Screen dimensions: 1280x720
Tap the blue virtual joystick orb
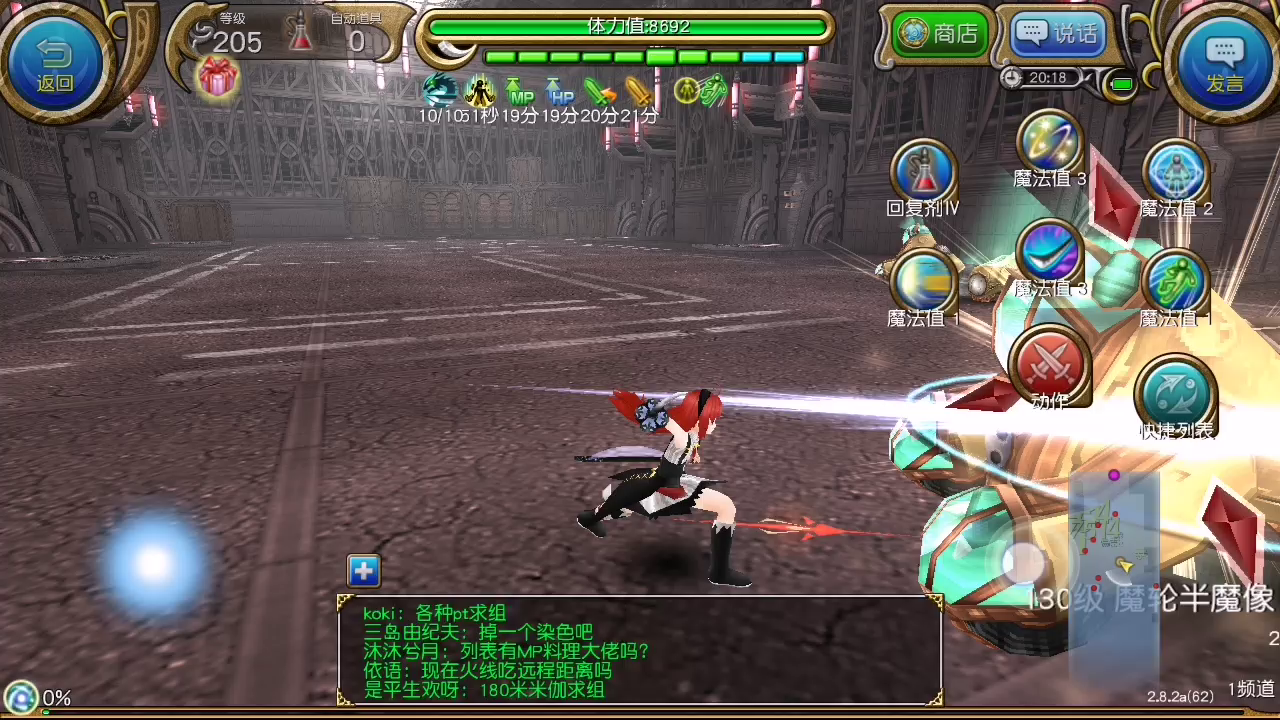152,565
